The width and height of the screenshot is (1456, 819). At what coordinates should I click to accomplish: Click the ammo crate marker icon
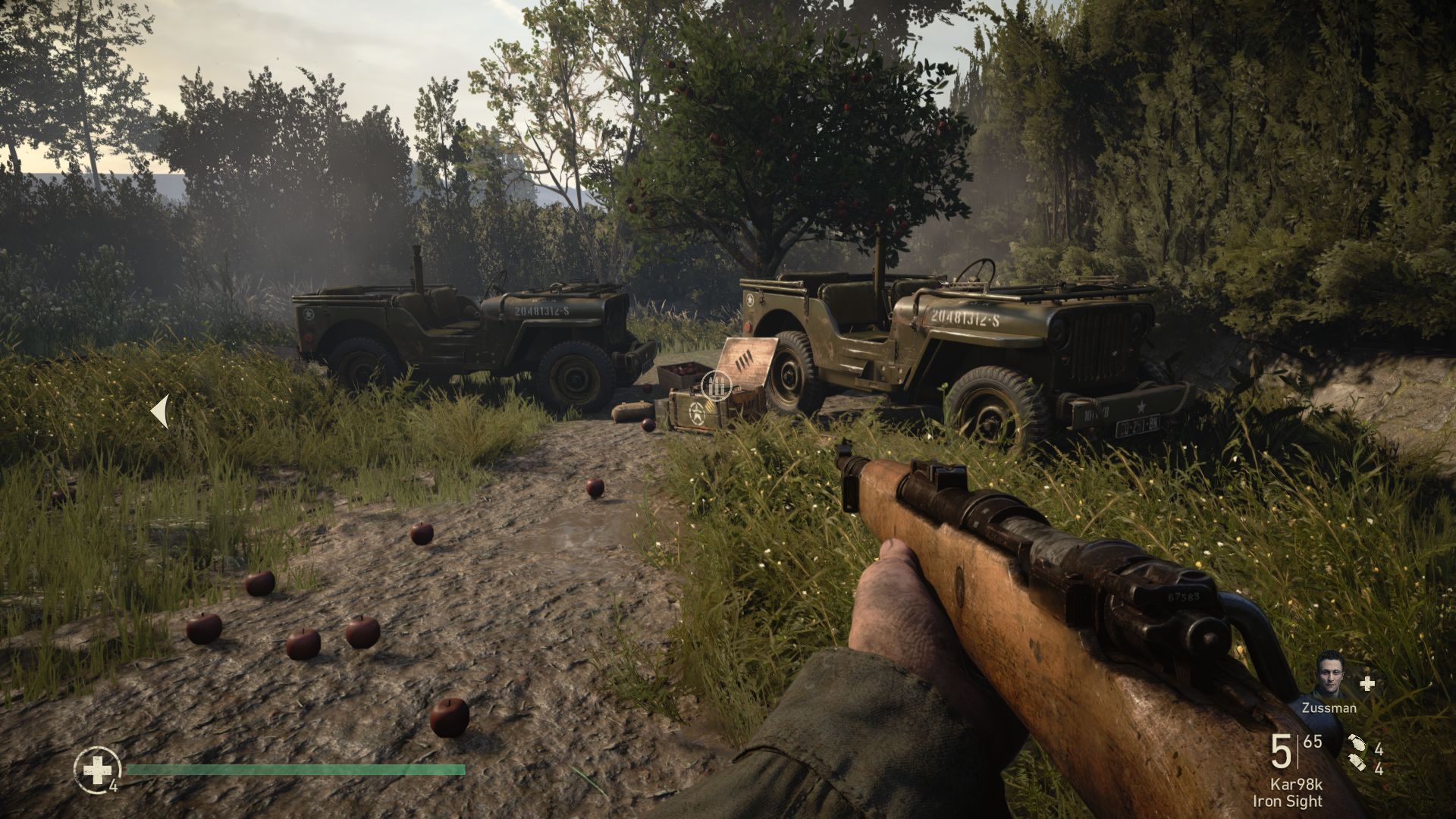715,385
